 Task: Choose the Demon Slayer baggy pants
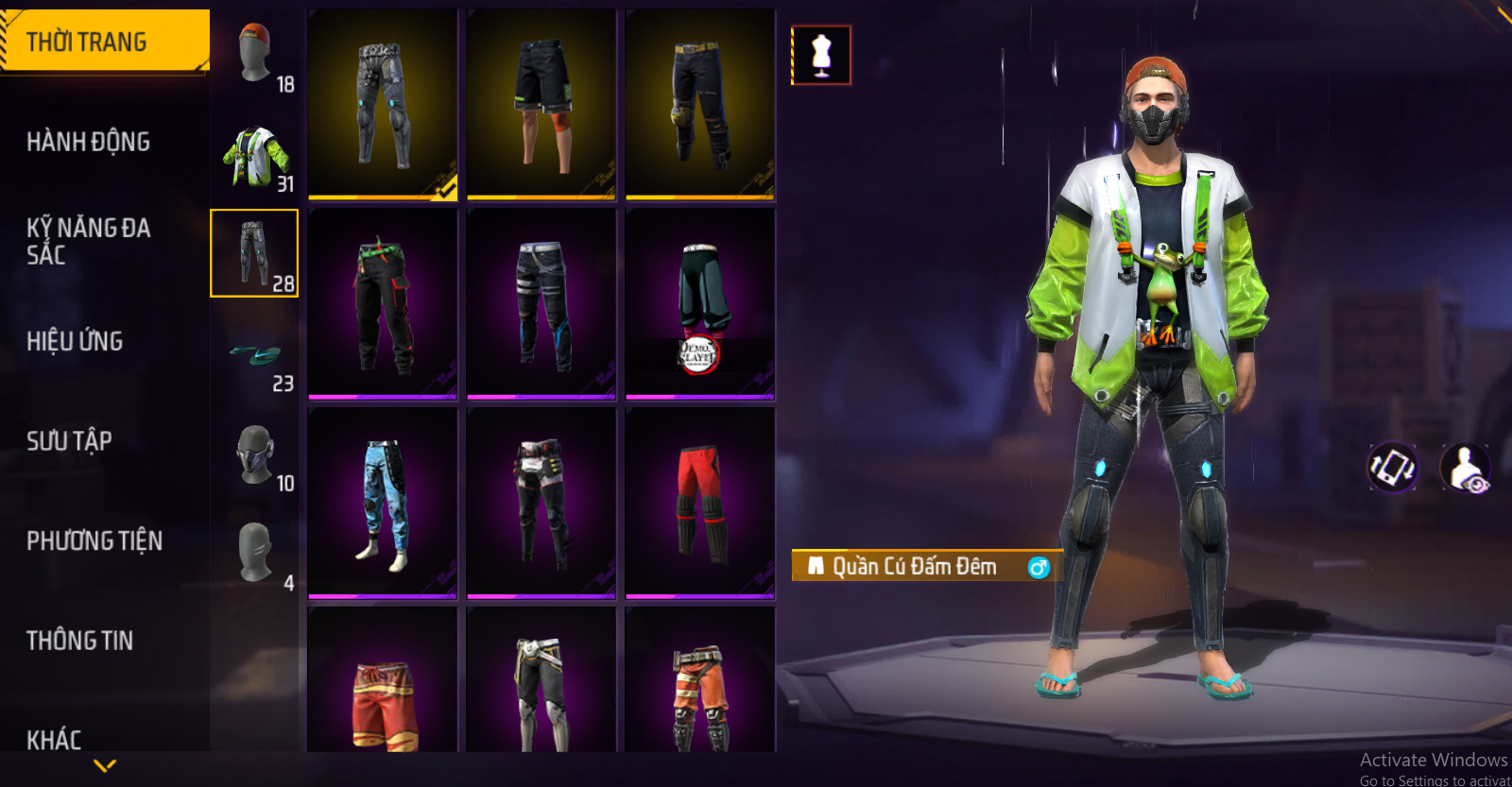click(x=700, y=304)
